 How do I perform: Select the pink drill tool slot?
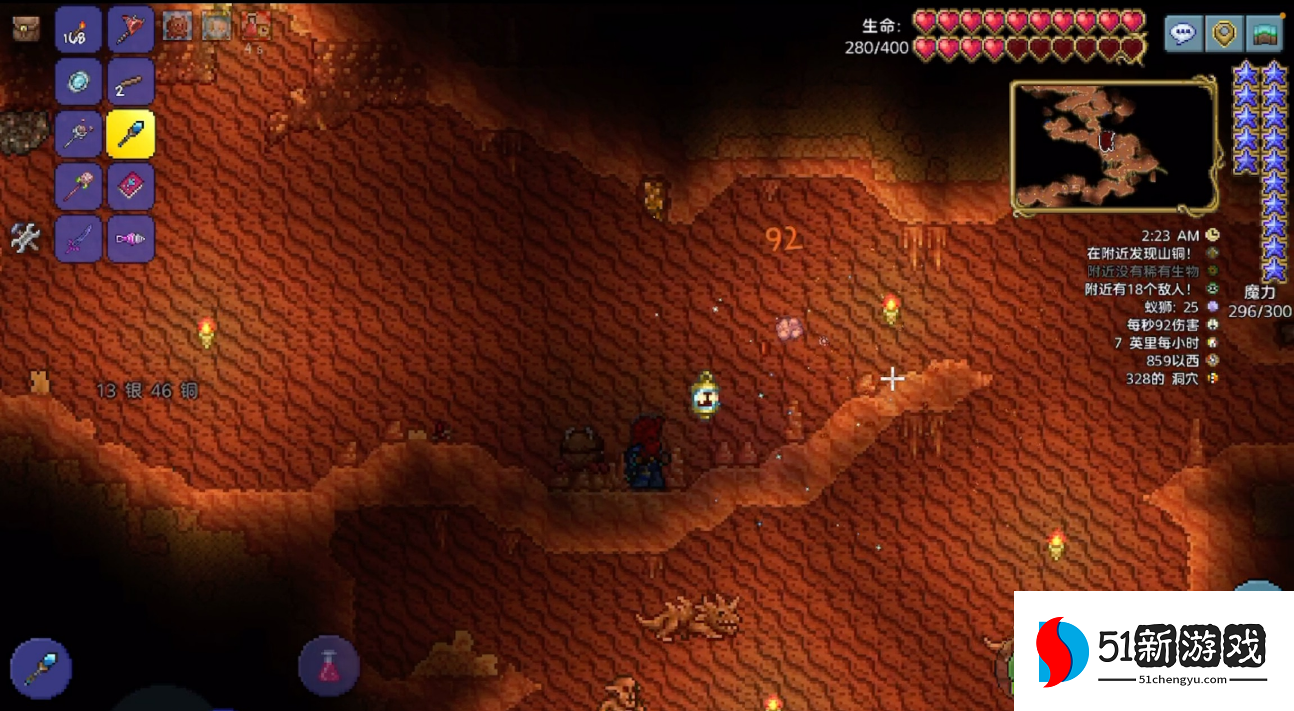(130, 239)
